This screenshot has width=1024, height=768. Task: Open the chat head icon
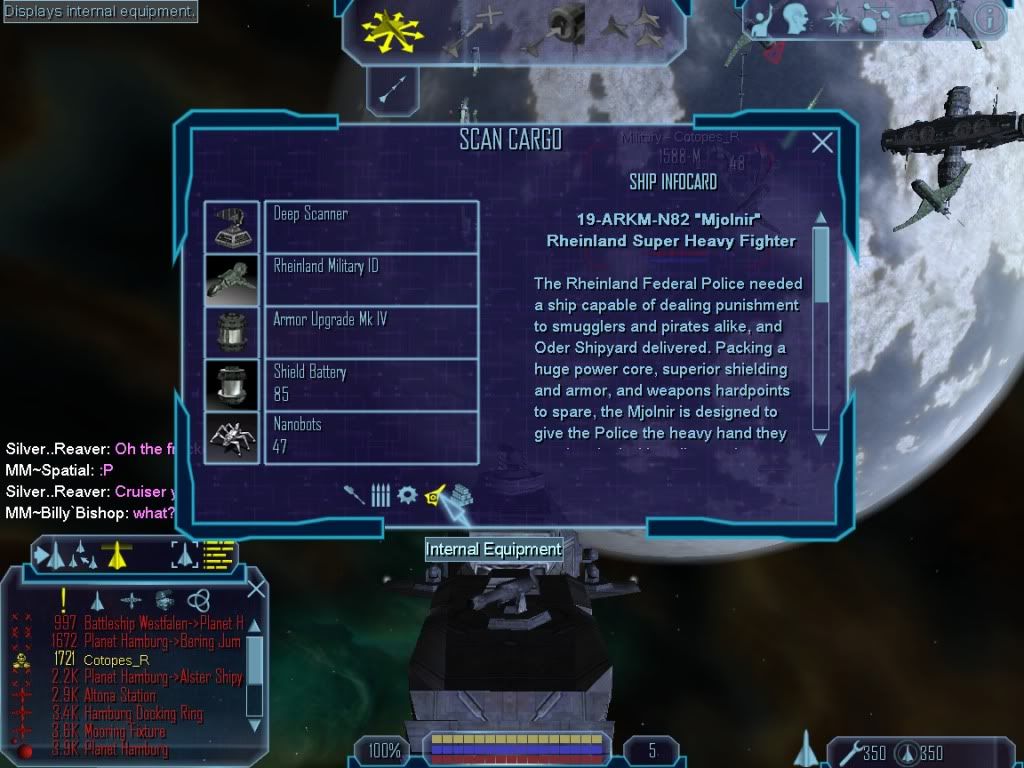point(796,17)
